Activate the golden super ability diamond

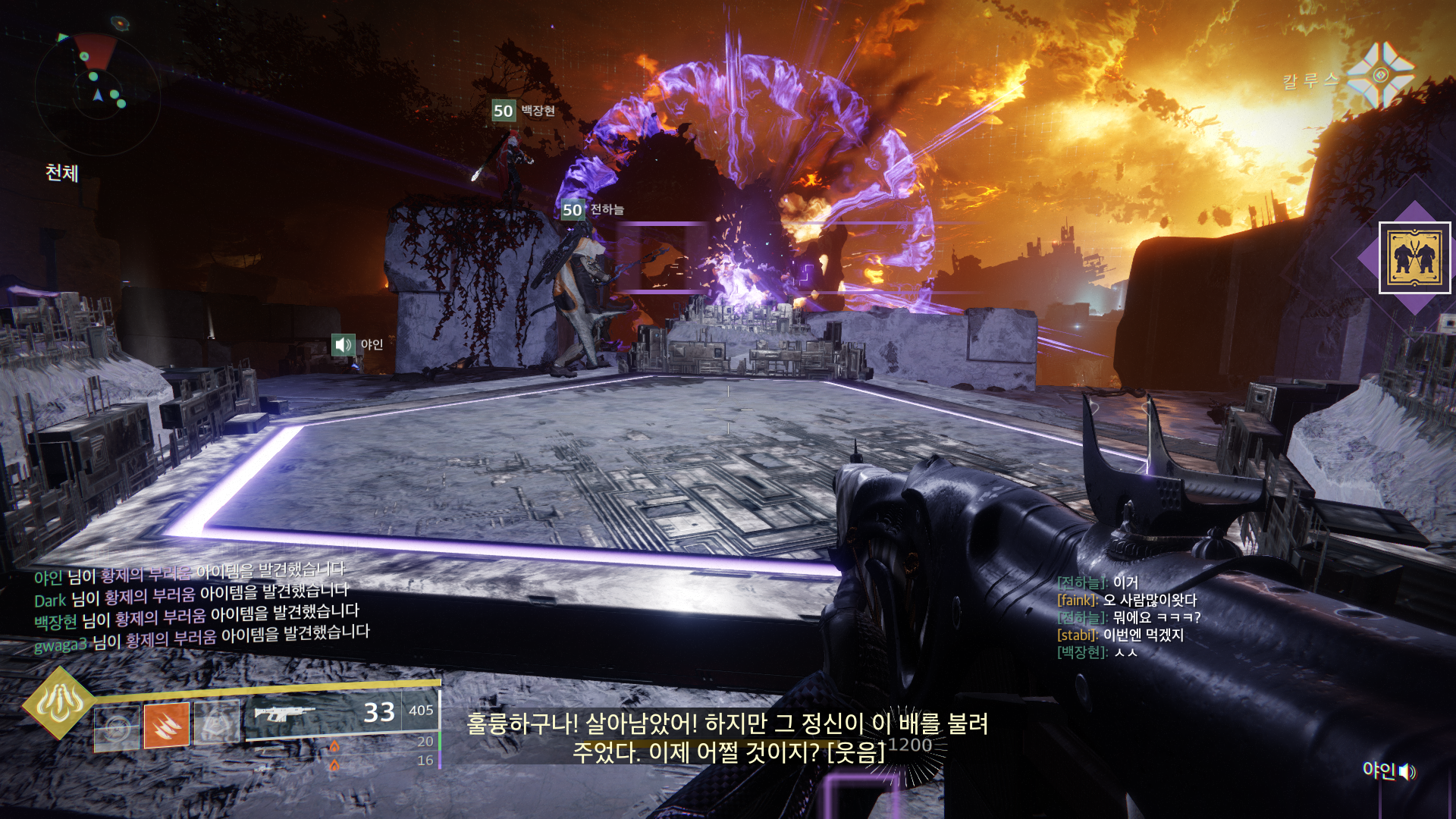point(59,702)
